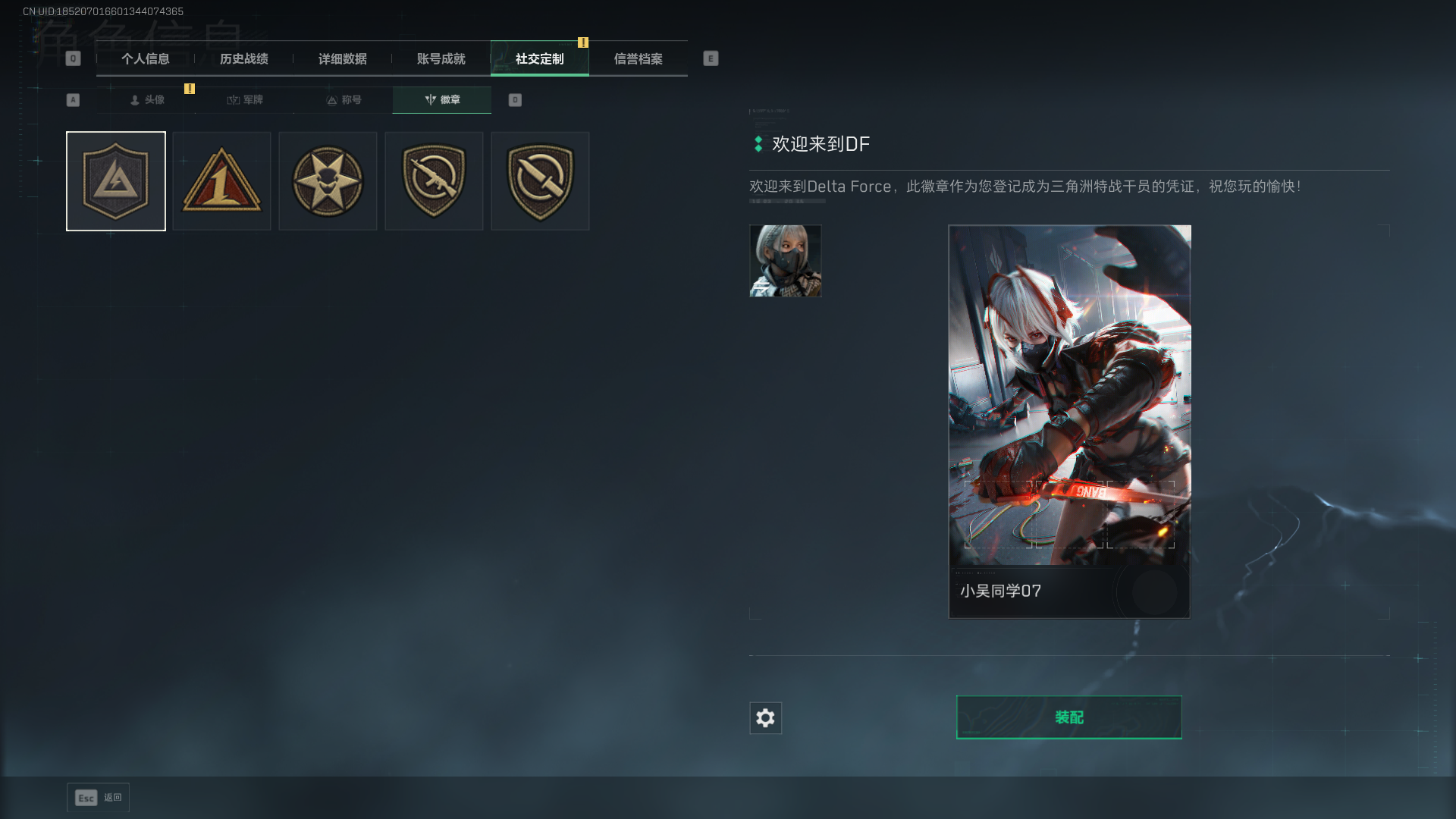Screen dimensions: 1456x819
Task: Select the rifle shield badge
Action: (x=434, y=181)
